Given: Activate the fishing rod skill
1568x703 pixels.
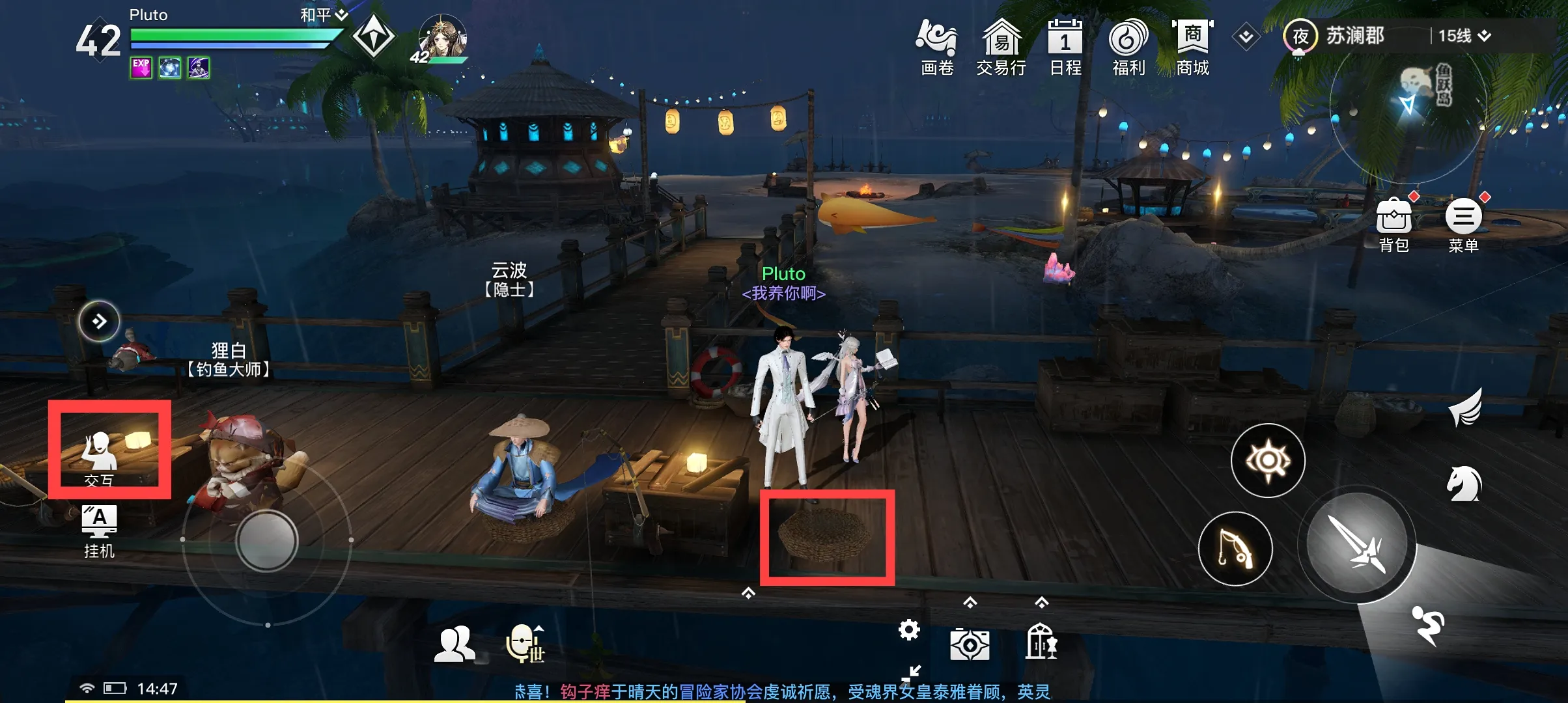Looking at the screenshot, I should 1235,549.
